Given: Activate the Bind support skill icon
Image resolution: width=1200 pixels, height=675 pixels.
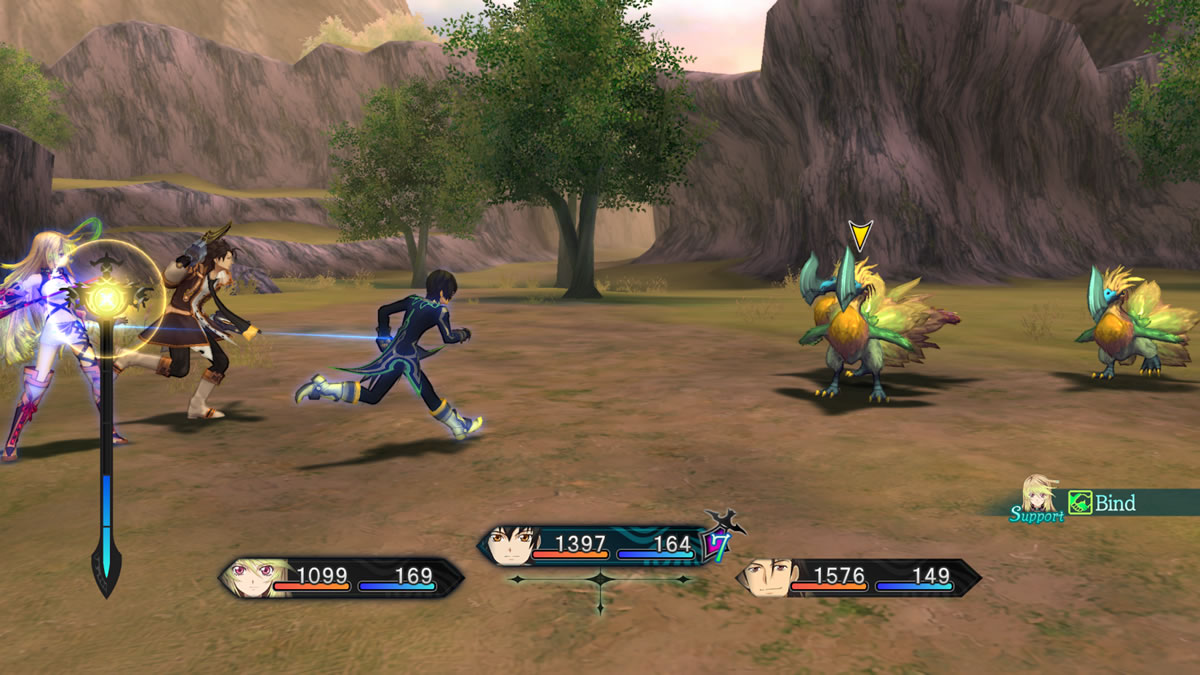Looking at the screenshot, I should point(1080,503).
